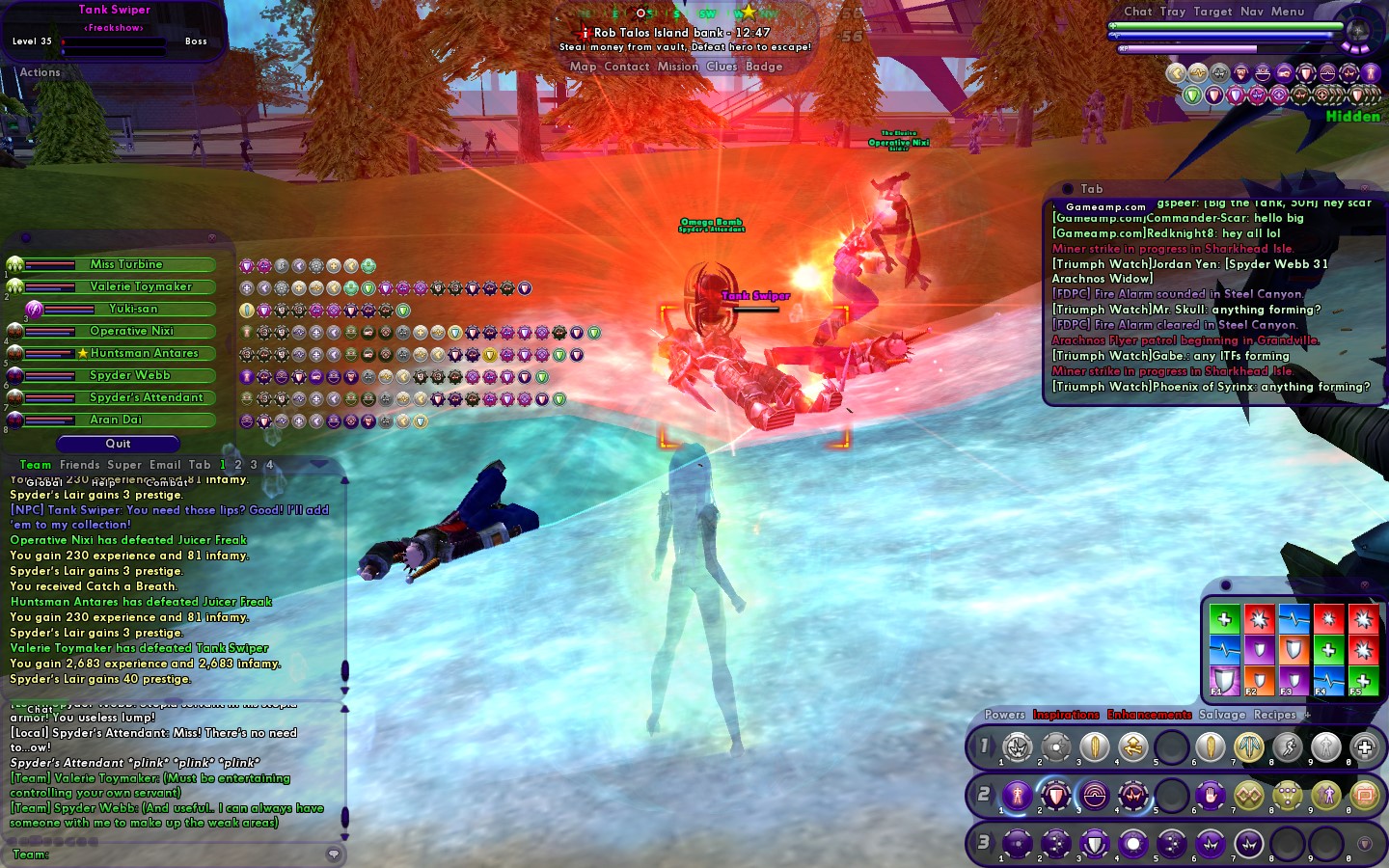Open the Badge window

click(x=764, y=67)
